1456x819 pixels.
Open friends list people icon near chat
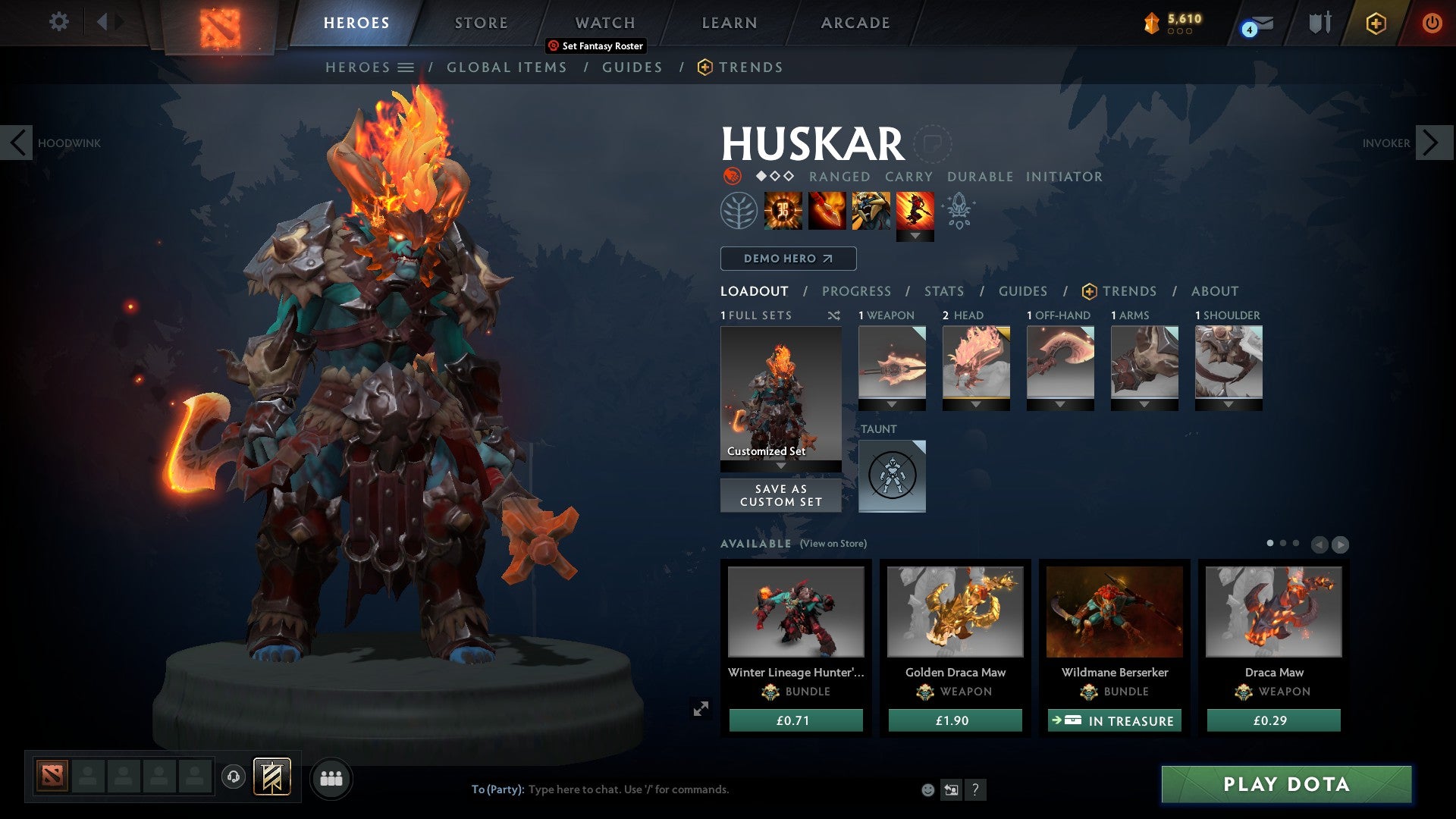point(331,778)
